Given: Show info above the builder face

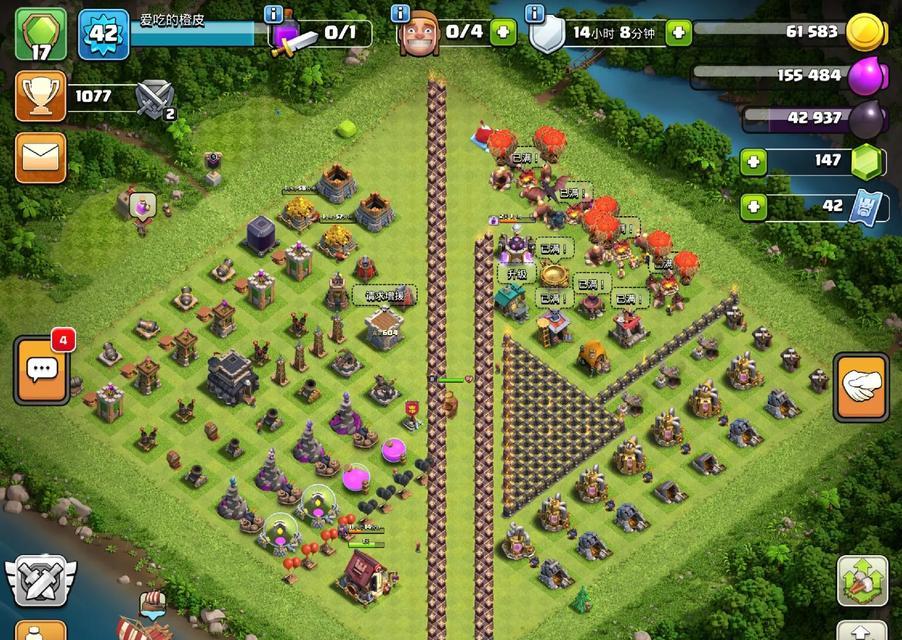Looking at the screenshot, I should pyautogui.click(x=400, y=13).
